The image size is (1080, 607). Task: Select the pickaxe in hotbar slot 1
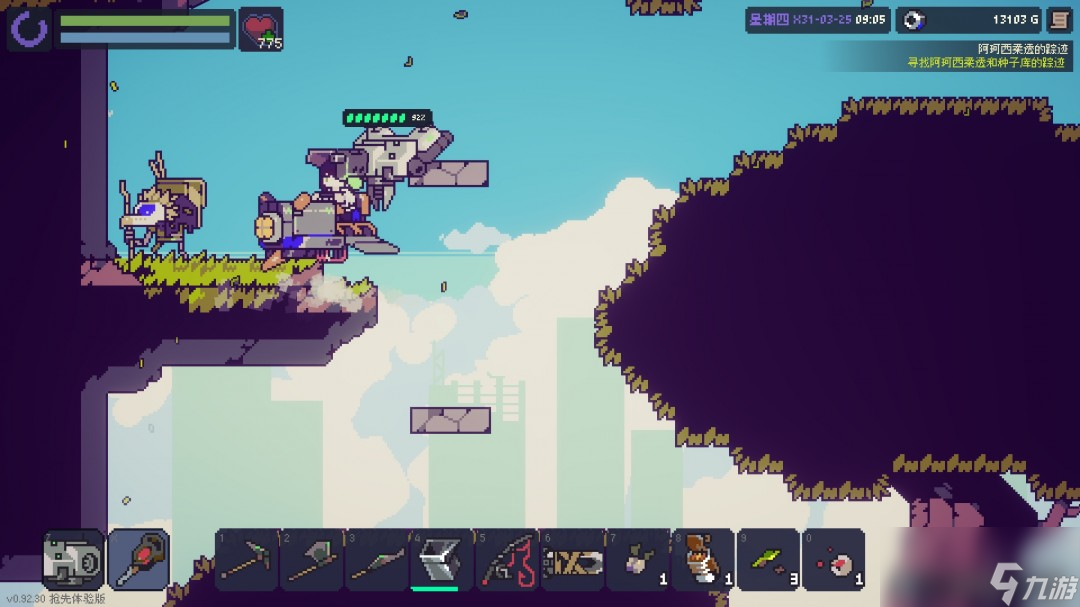pyautogui.click(x=246, y=560)
